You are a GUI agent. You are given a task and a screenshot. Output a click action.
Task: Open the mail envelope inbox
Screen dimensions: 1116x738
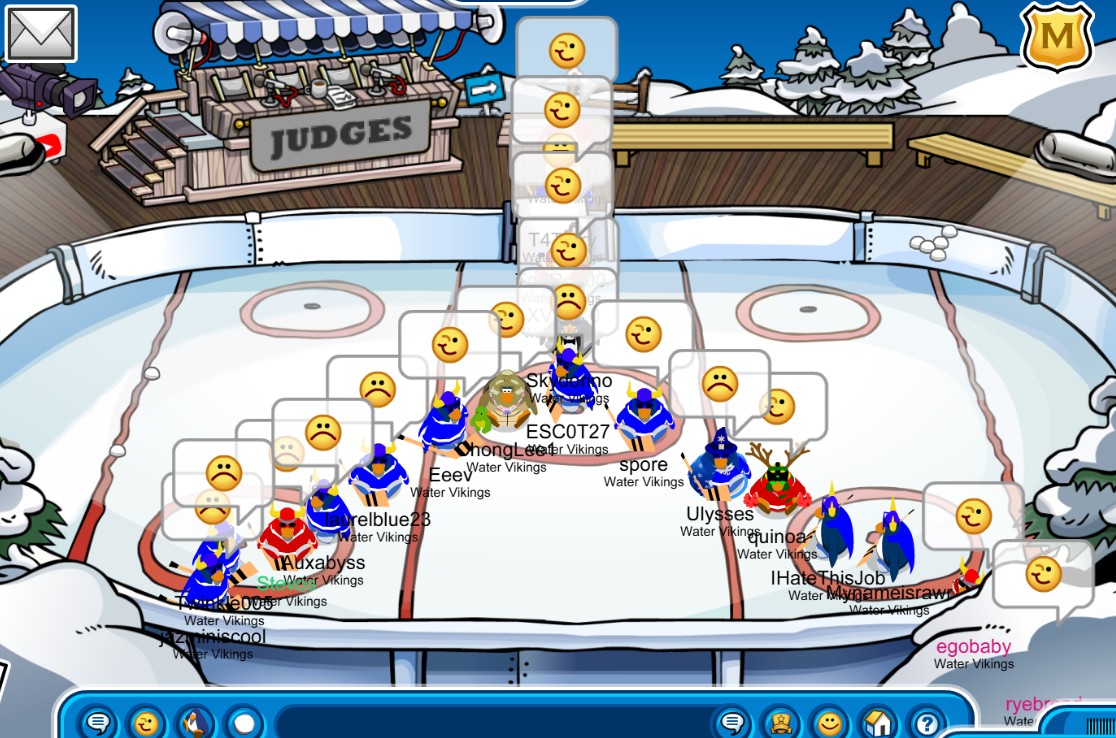click(41, 33)
